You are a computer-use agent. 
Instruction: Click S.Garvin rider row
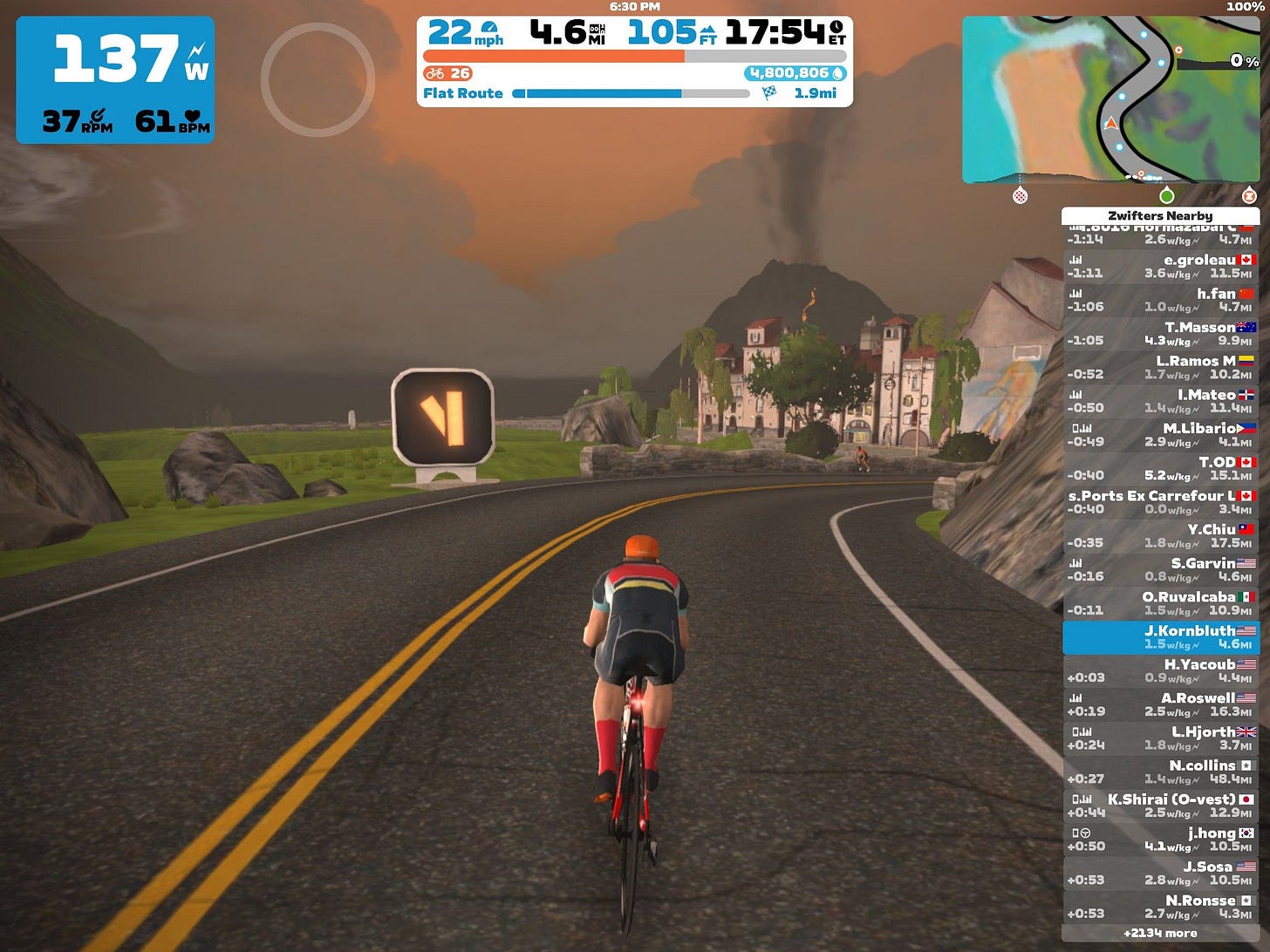[1160, 569]
